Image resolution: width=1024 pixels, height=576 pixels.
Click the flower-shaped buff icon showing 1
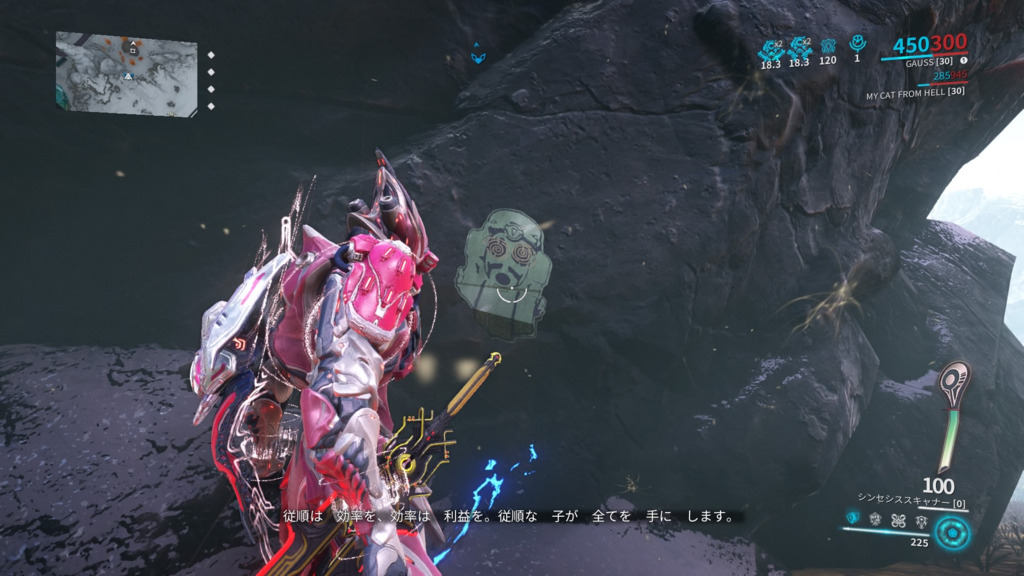pos(857,44)
